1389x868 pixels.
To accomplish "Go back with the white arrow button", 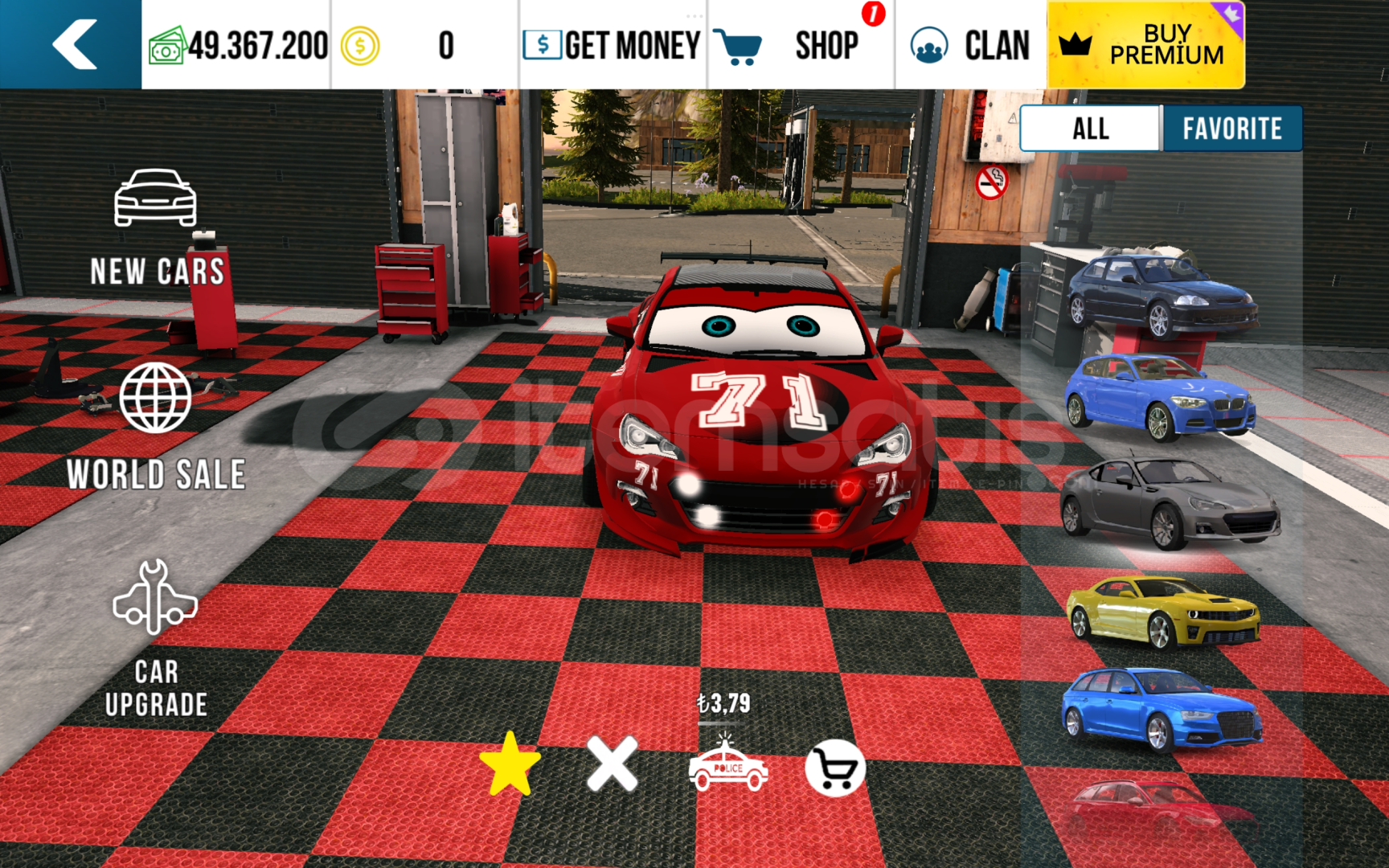I will click(72, 44).
